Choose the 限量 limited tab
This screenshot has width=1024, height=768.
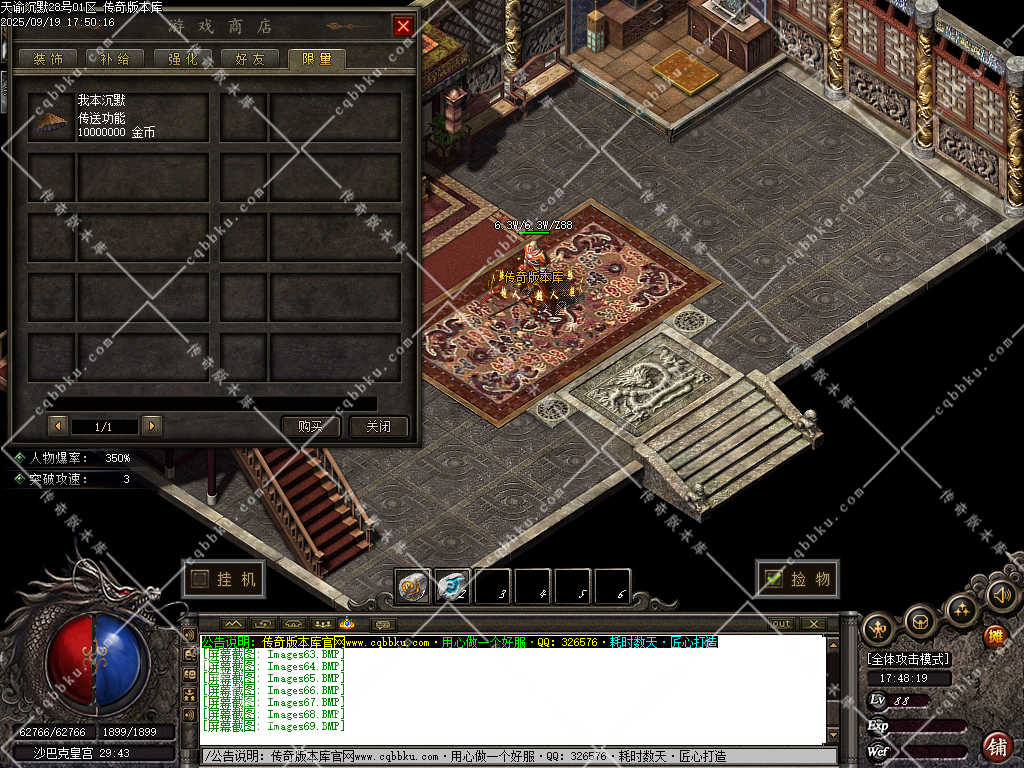click(316, 59)
